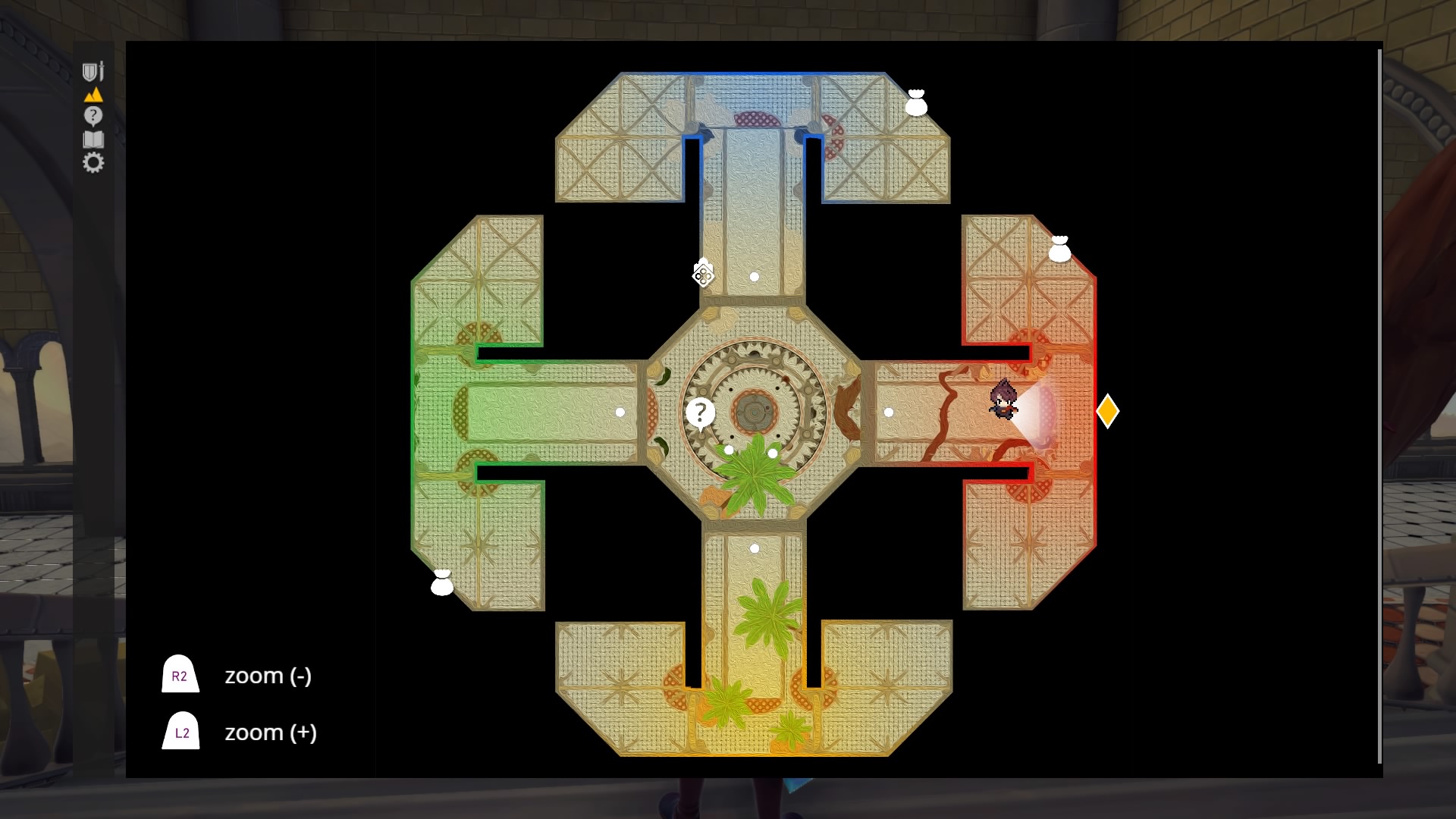Image resolution: width=1456 pixels, height=819 pixels.
Task: Click the sack marker below the green wing
Action: tap(442, 582)
